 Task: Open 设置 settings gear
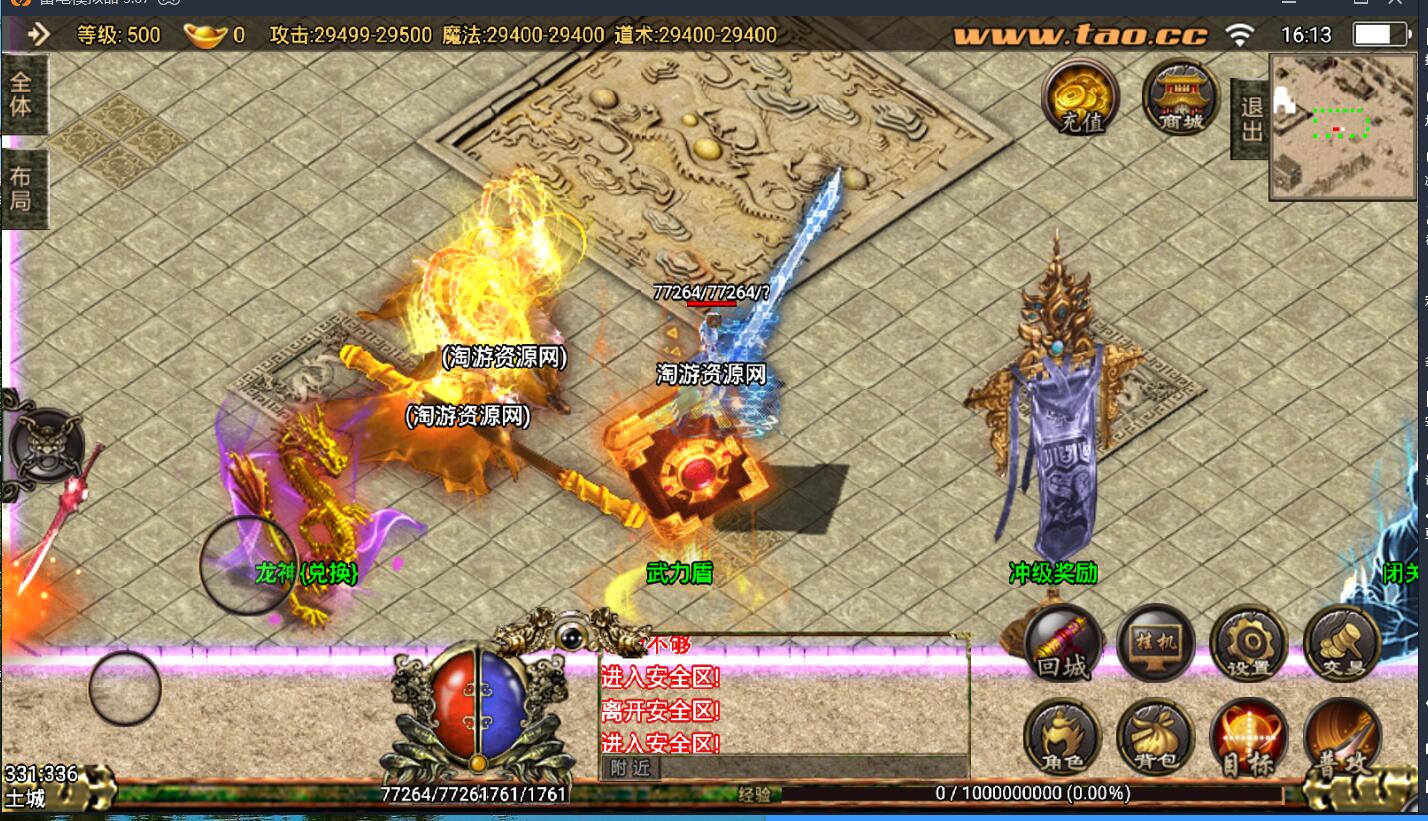pyautogui.click(x=1247, y=643)
